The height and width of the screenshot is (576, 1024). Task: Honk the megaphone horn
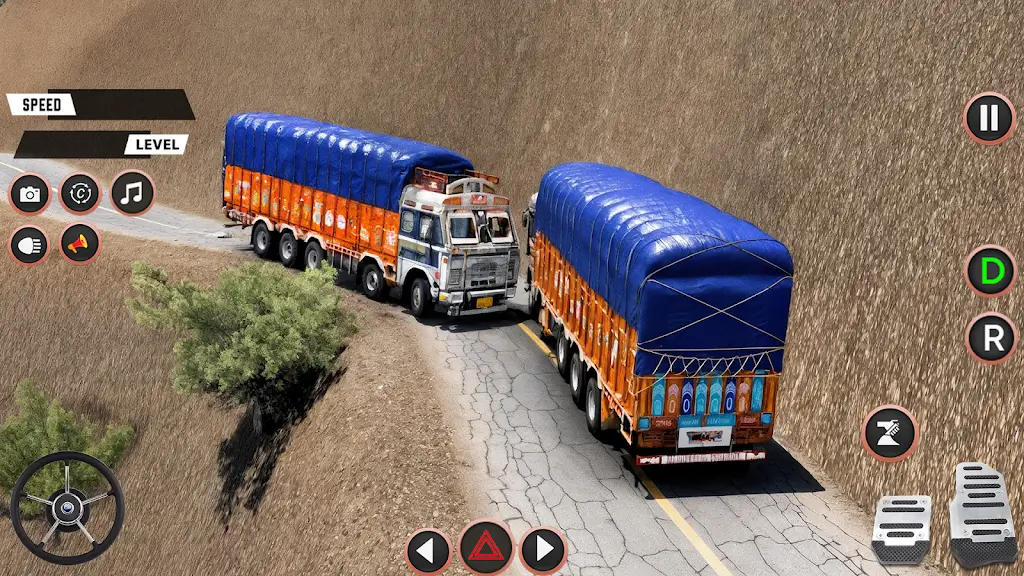click(80, 243)
